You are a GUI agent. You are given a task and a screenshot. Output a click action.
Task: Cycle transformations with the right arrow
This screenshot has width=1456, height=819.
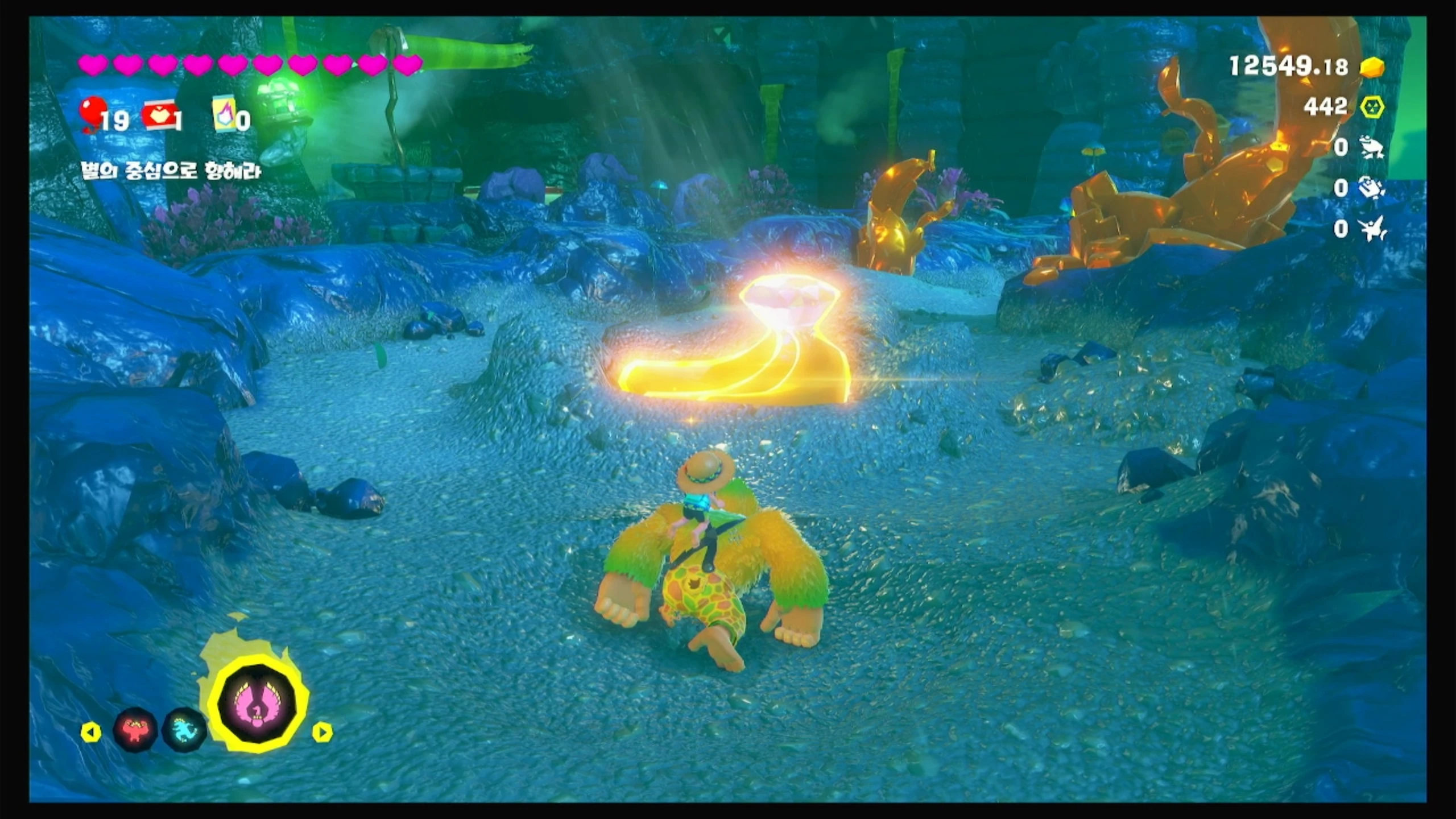click(x=322, y=732)
